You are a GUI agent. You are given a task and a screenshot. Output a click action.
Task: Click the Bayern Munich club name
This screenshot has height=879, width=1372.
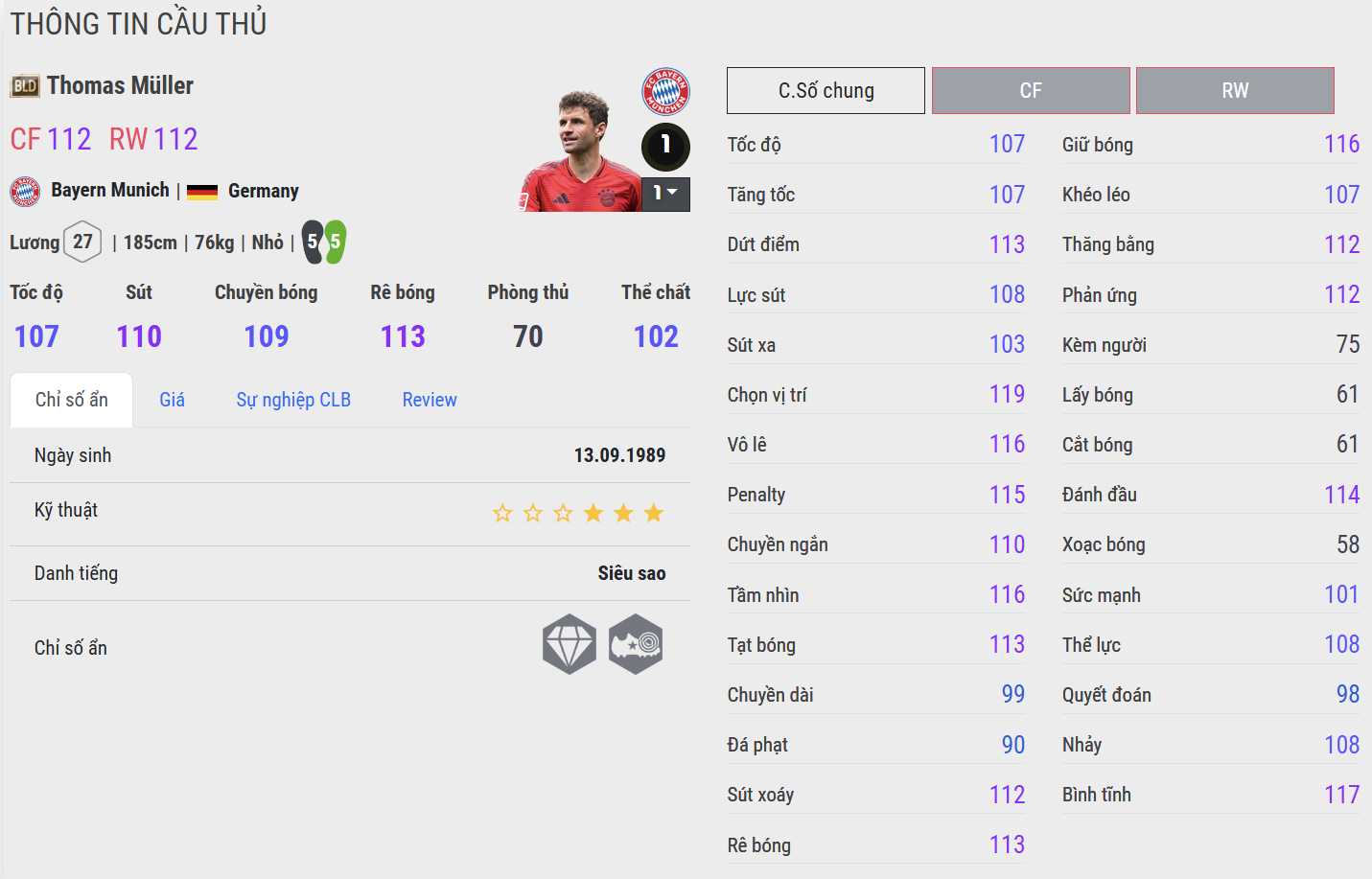pyautogui.click(x=110, y=190)
